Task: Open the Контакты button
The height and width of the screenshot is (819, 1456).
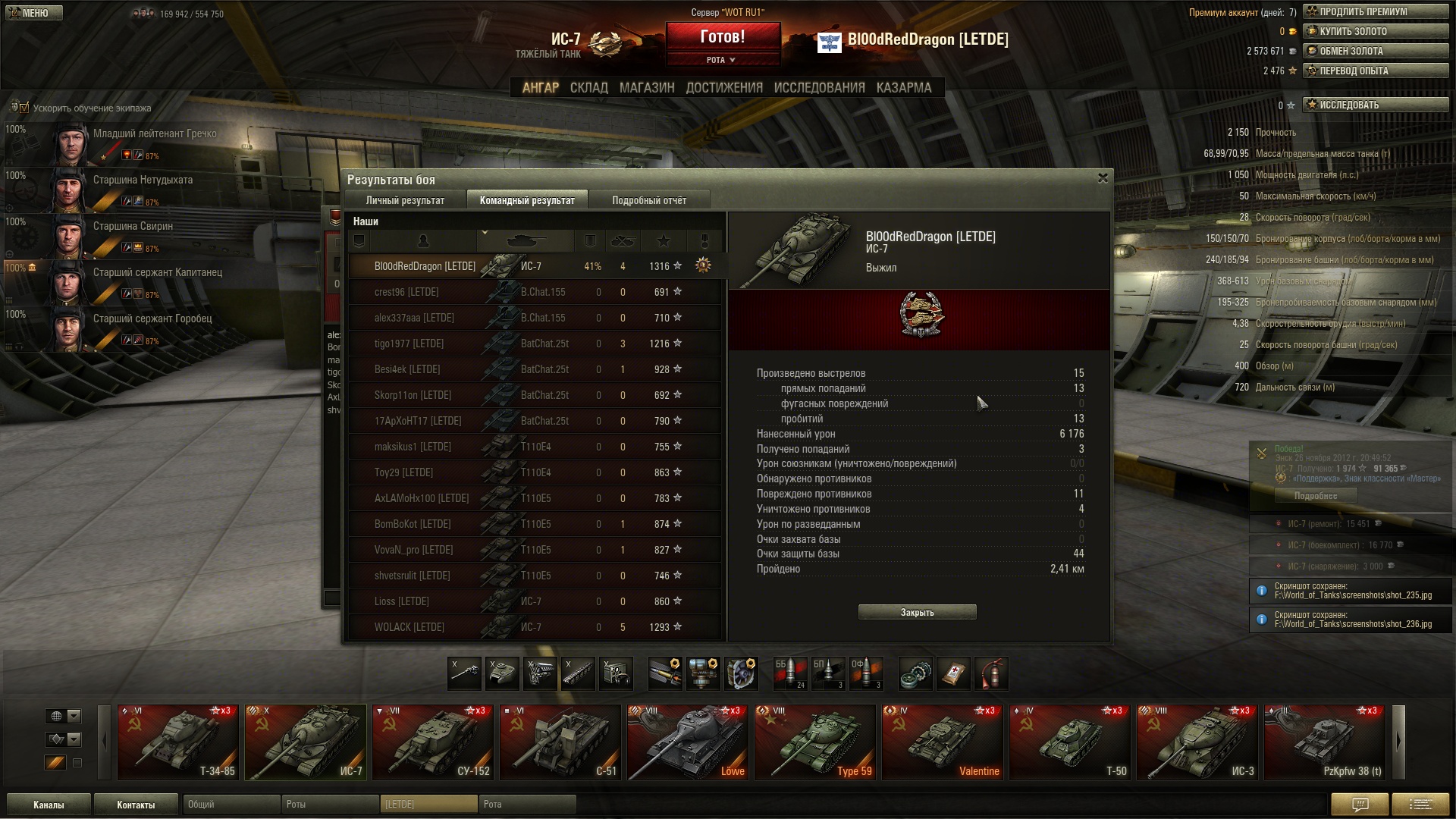Action: point(136,805)
